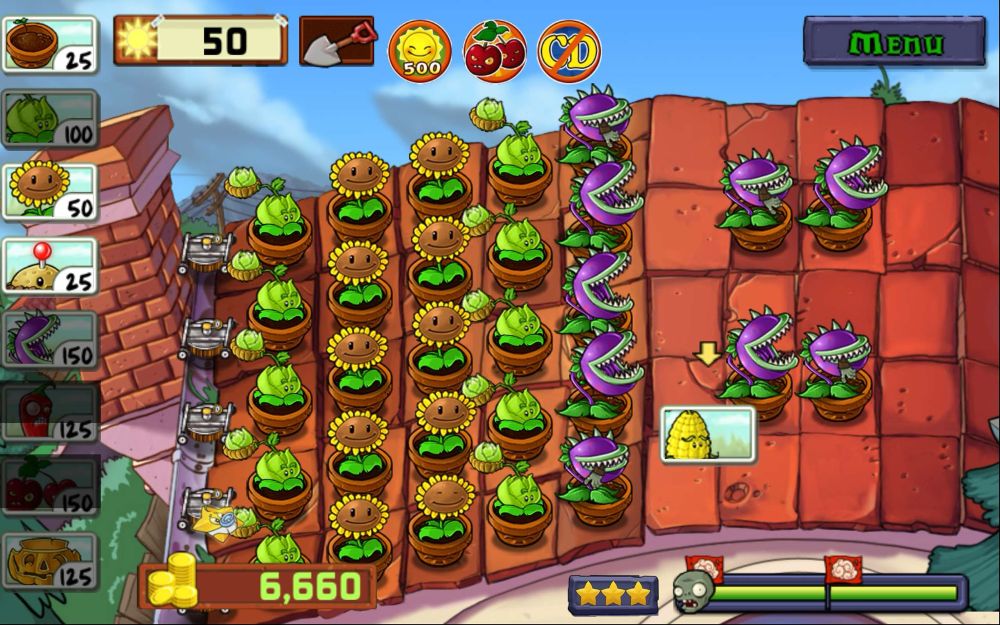Choose the Chomper seed packet

point(50,340)
